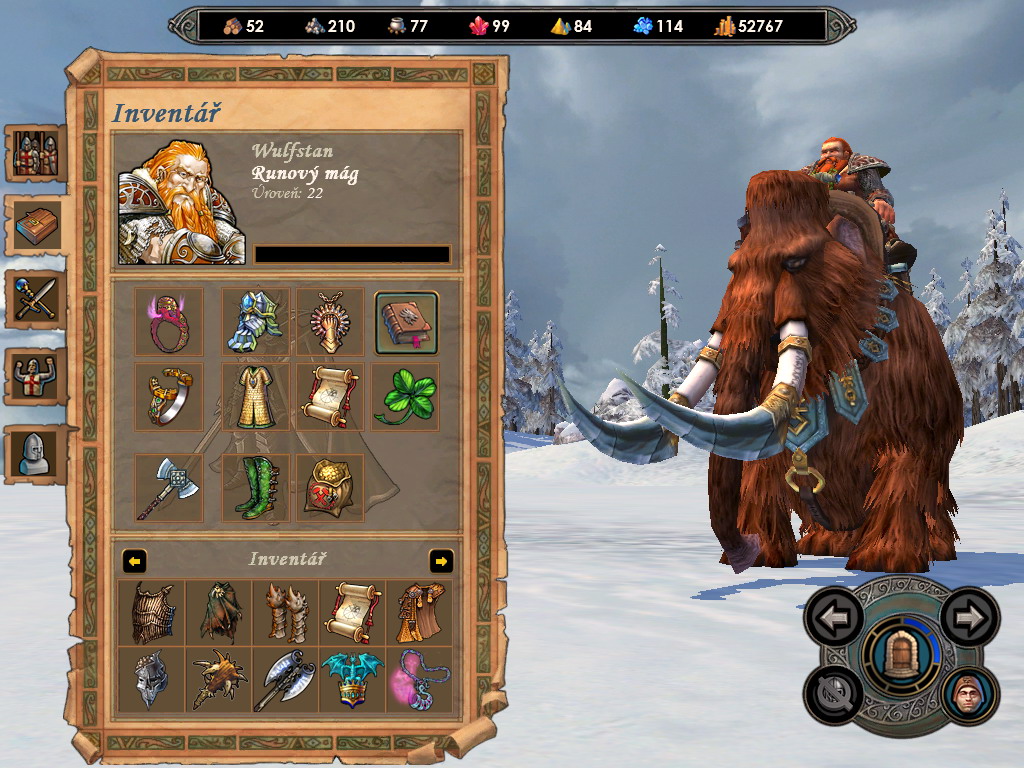
Task: Show next inventory page with right arrow
Action: (x=441, y=561)
